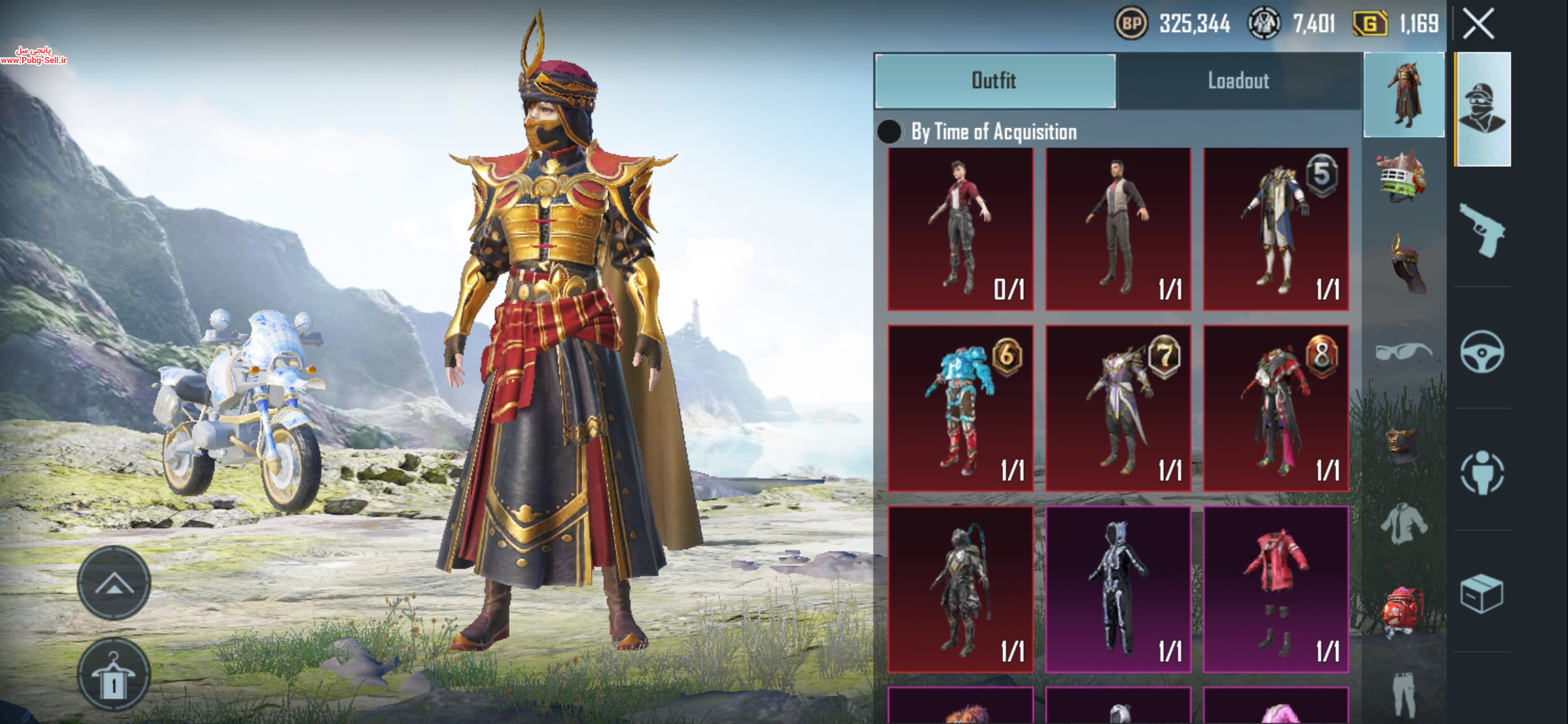Image resolution: width=1568 pixels, height=724 pixels.
Task: Select the level 5 white-blue outfit
Action: point(1276,229)
